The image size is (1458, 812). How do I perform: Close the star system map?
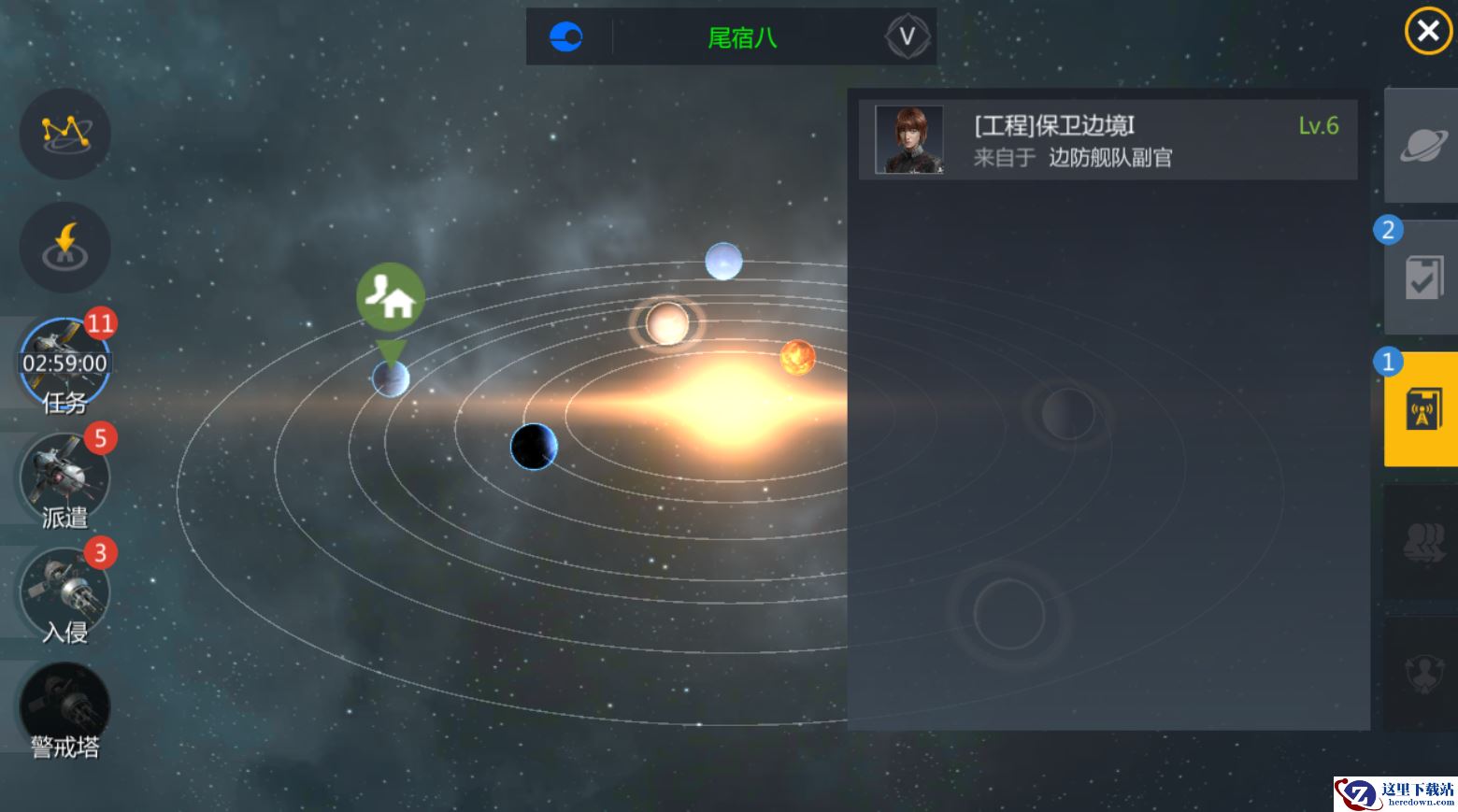point(1427,32)
